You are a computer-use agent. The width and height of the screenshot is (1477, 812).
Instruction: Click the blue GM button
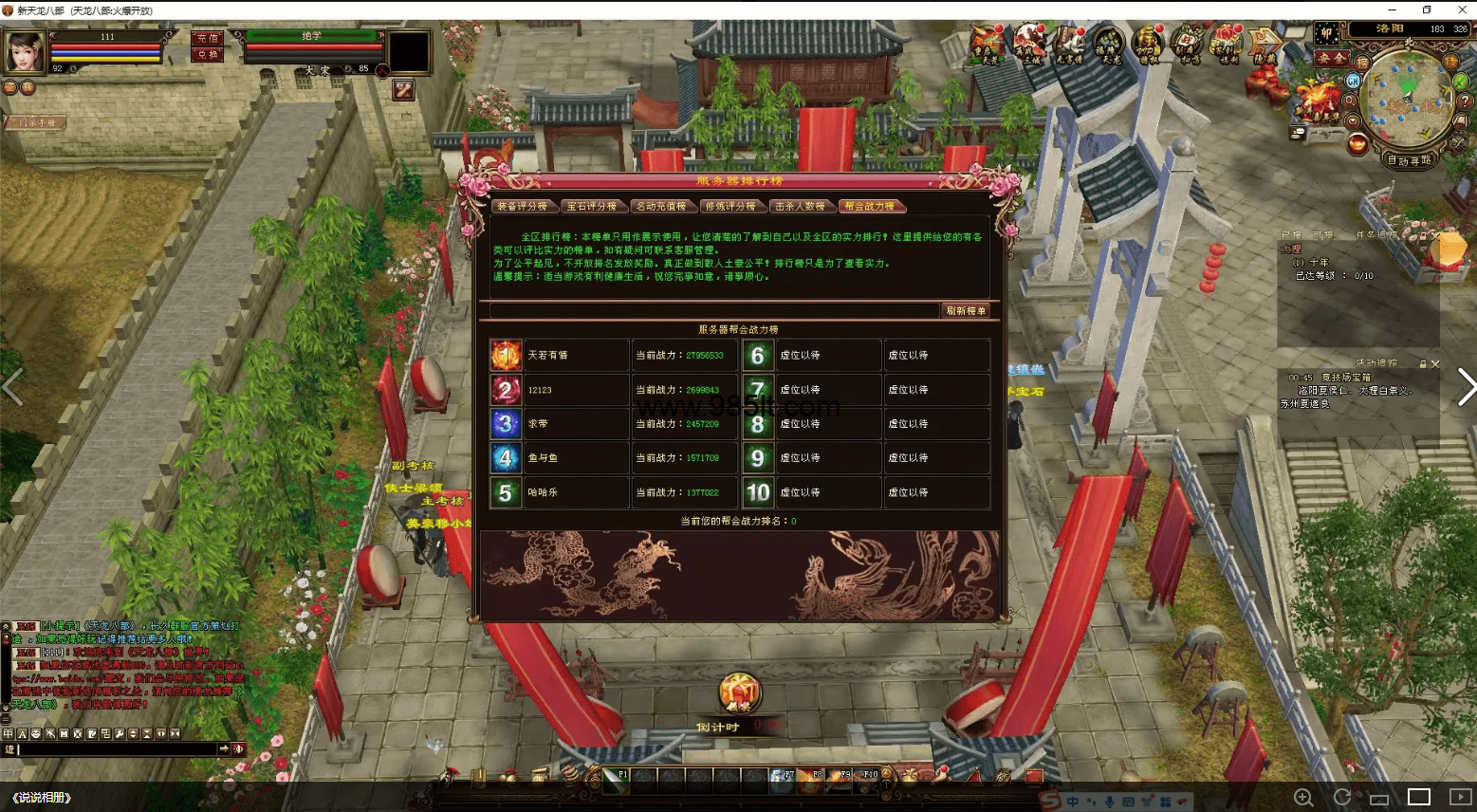point(1354,82)
